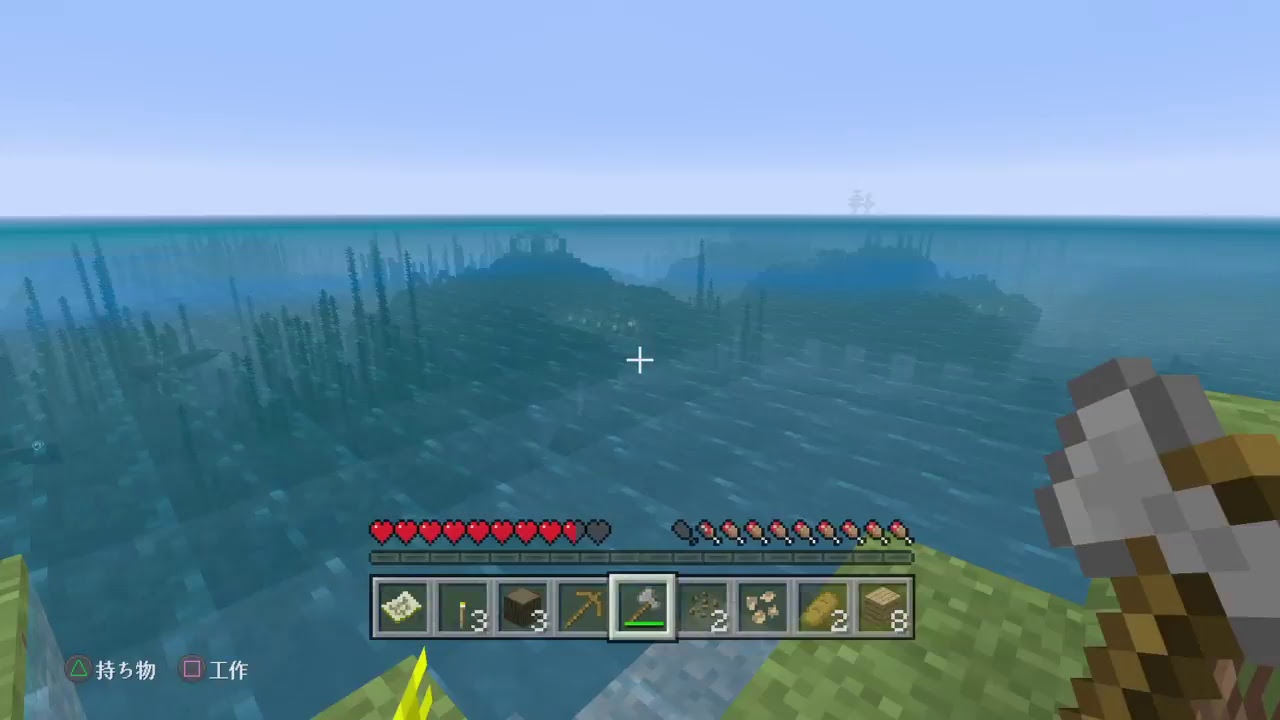Open the 工作 crafting screen
The height and width of the screenshot is (720, 1280).
tap(228, 670)
